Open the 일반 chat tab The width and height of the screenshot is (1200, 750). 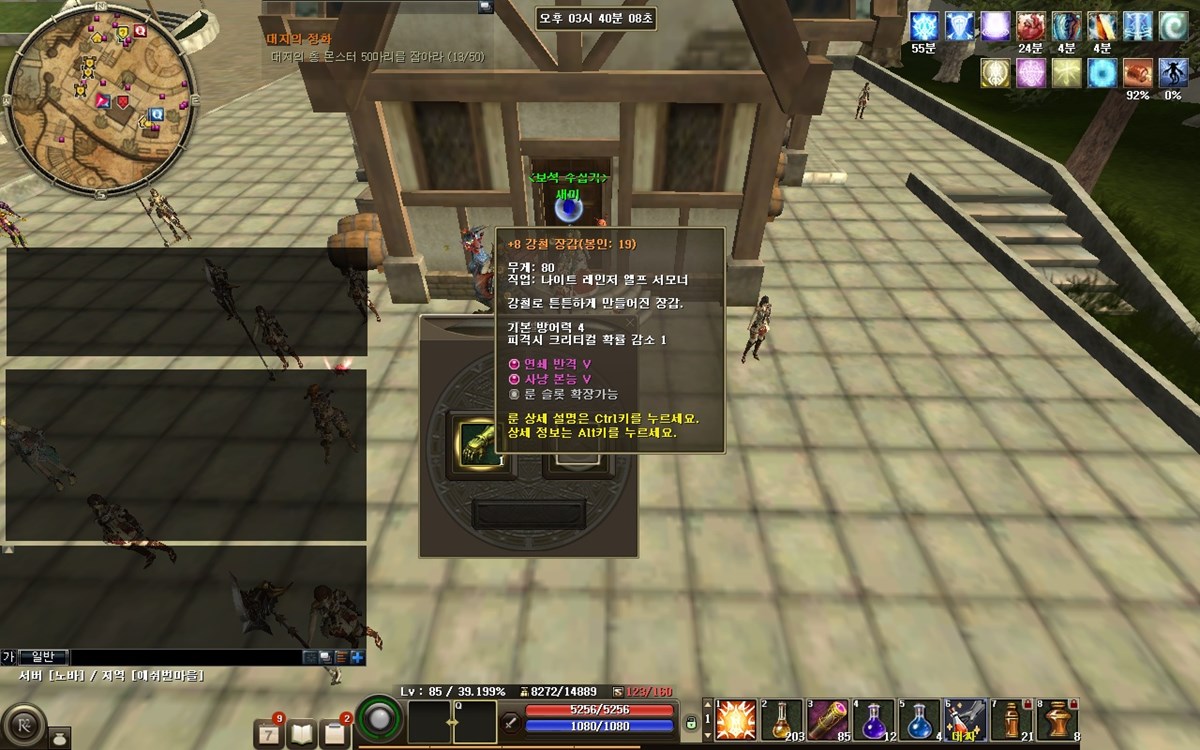click(x=43, y=657)
